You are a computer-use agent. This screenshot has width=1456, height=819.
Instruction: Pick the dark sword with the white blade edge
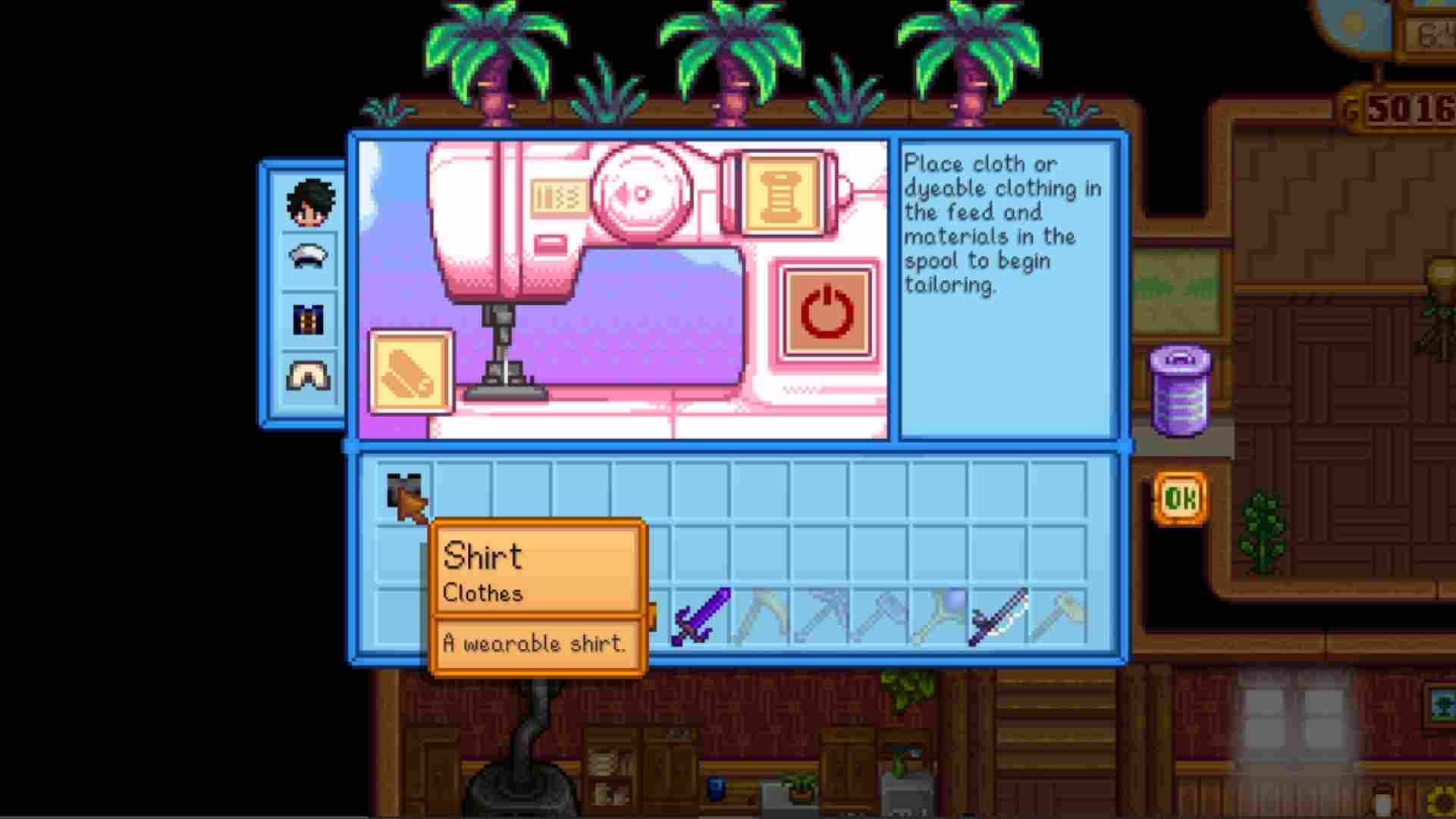tap(998, 616)
